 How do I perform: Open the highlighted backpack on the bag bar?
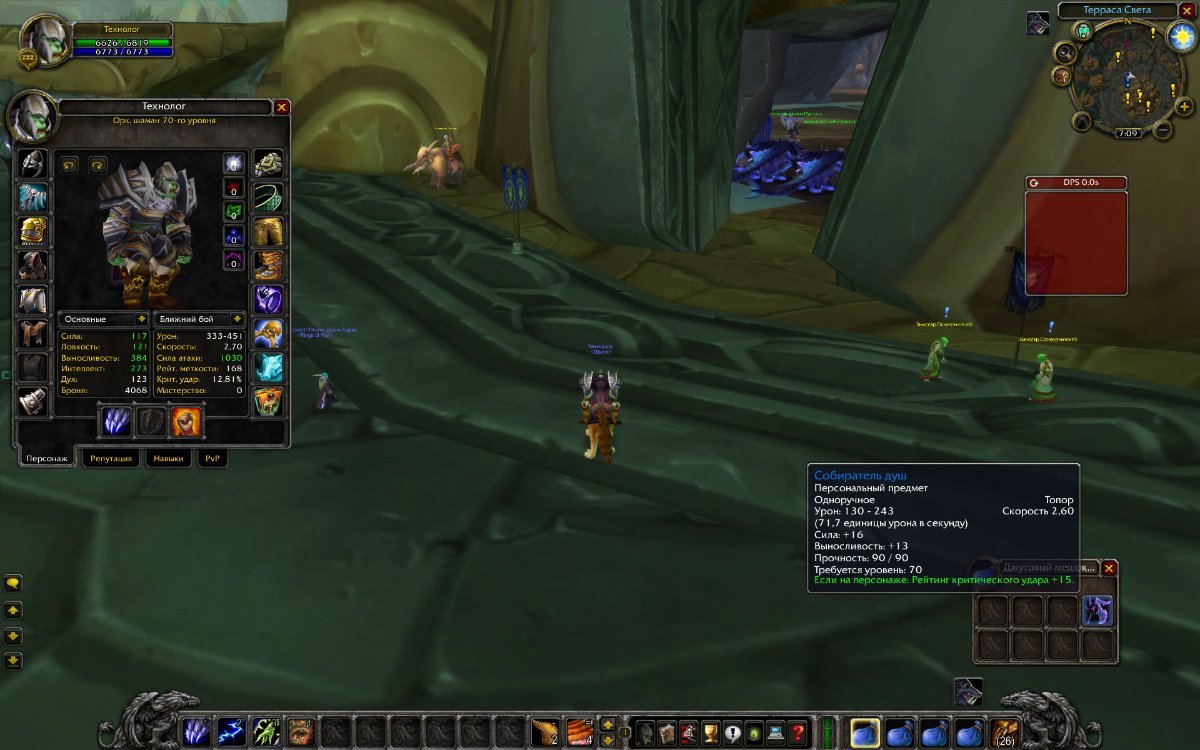pyautogui.click(x=865, y=733)
